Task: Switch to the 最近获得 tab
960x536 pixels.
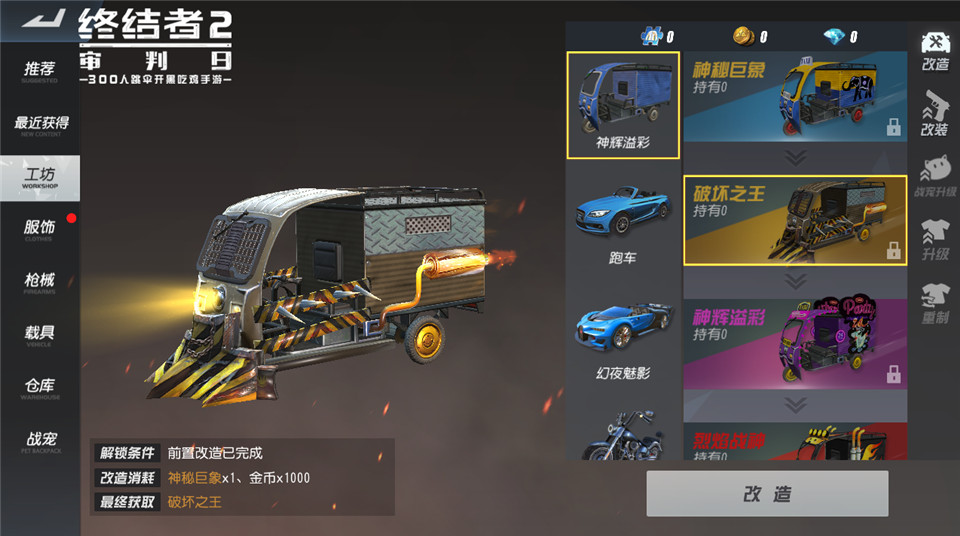Action: [x=40, y=126]
